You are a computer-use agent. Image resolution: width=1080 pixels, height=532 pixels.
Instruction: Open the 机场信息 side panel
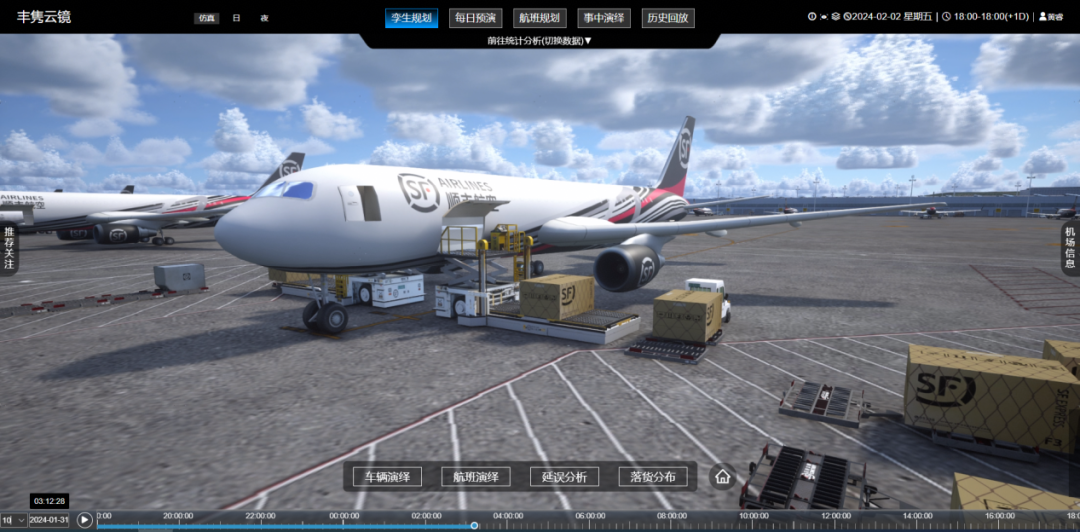click(1070, 248)
